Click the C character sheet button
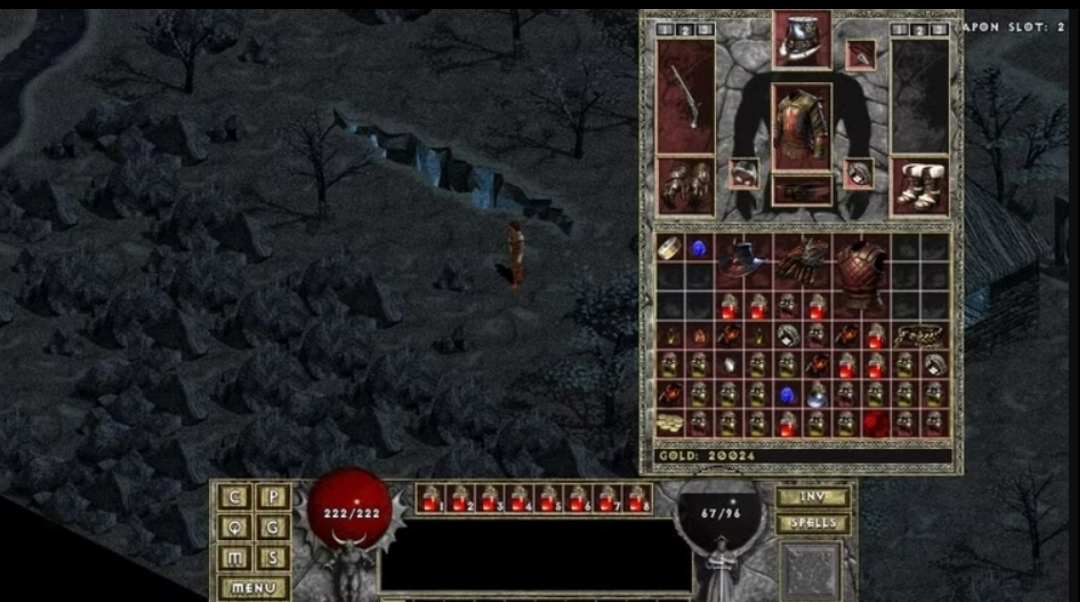1080x602 pixels. click(235, 497)
